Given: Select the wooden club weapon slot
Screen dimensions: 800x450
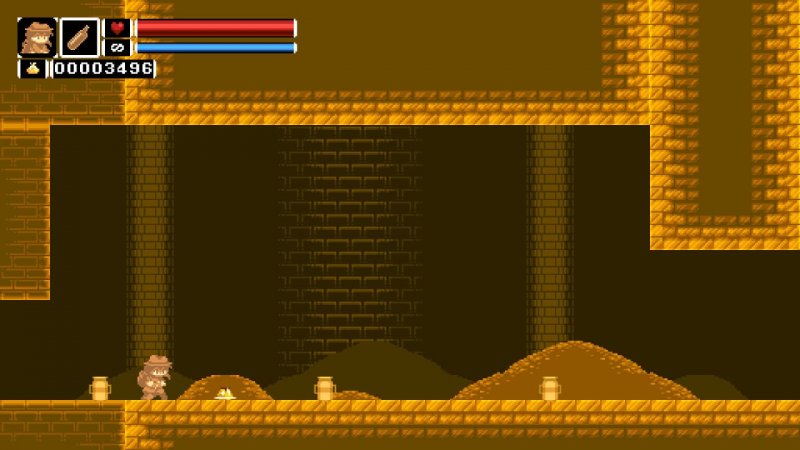Looking at the screenshot, I should point(79,37).
